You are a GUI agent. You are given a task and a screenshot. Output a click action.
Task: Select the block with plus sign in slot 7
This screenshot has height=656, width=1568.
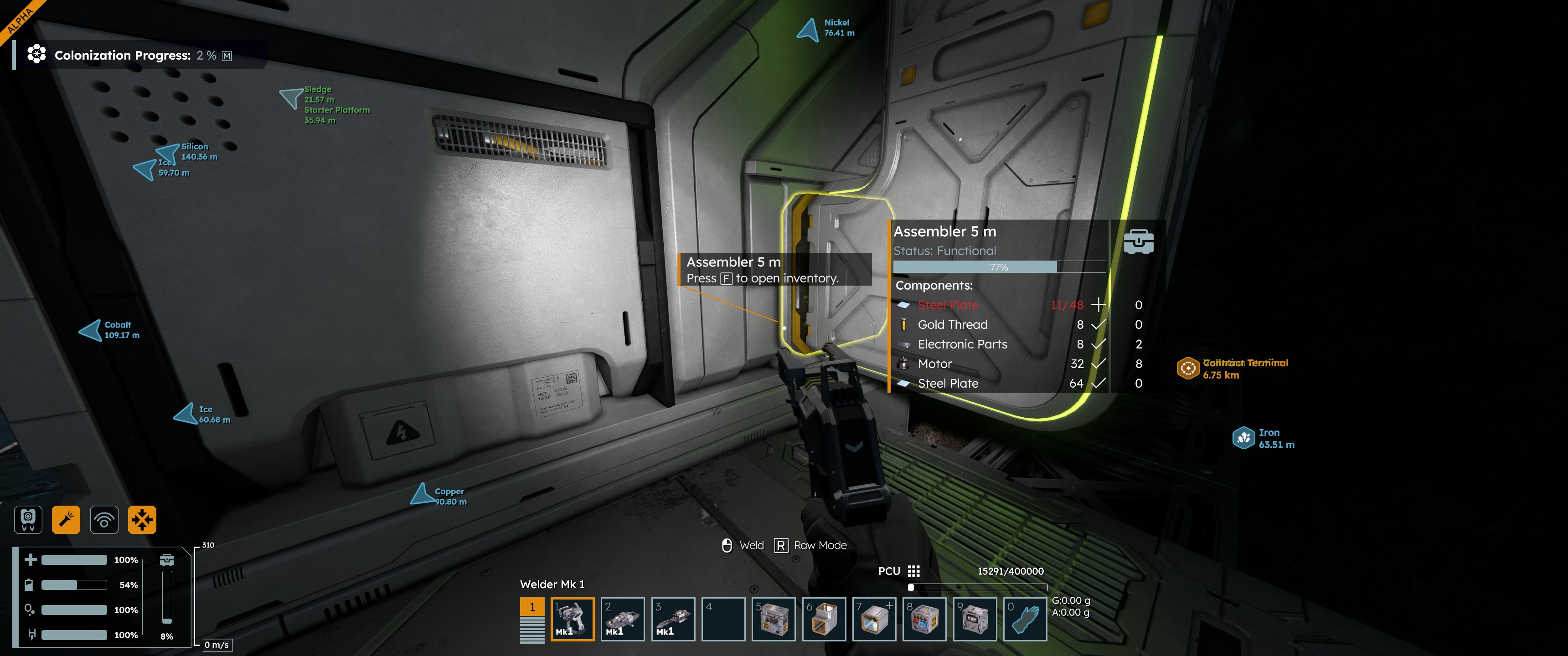(x=874, y=619)
